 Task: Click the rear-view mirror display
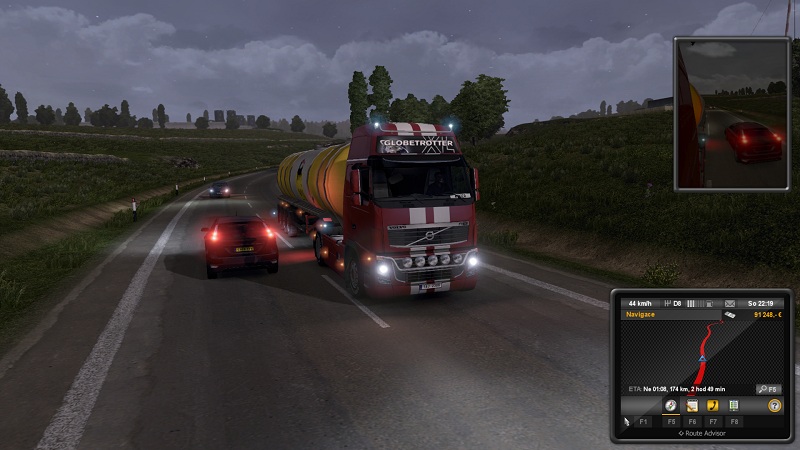(733, 114)
